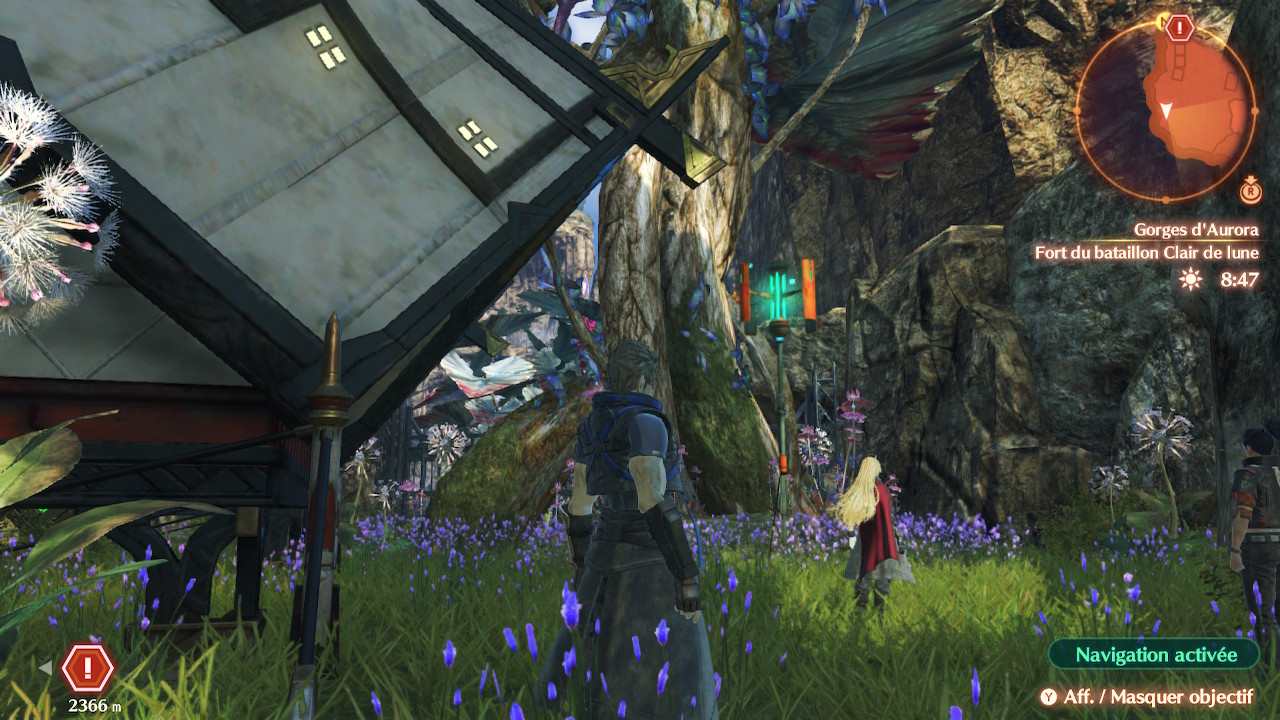The height and width of the screenshot is (720, 1280).
Task: Click the Aff. / Masquer objectif option
Action: [1148, 697]
